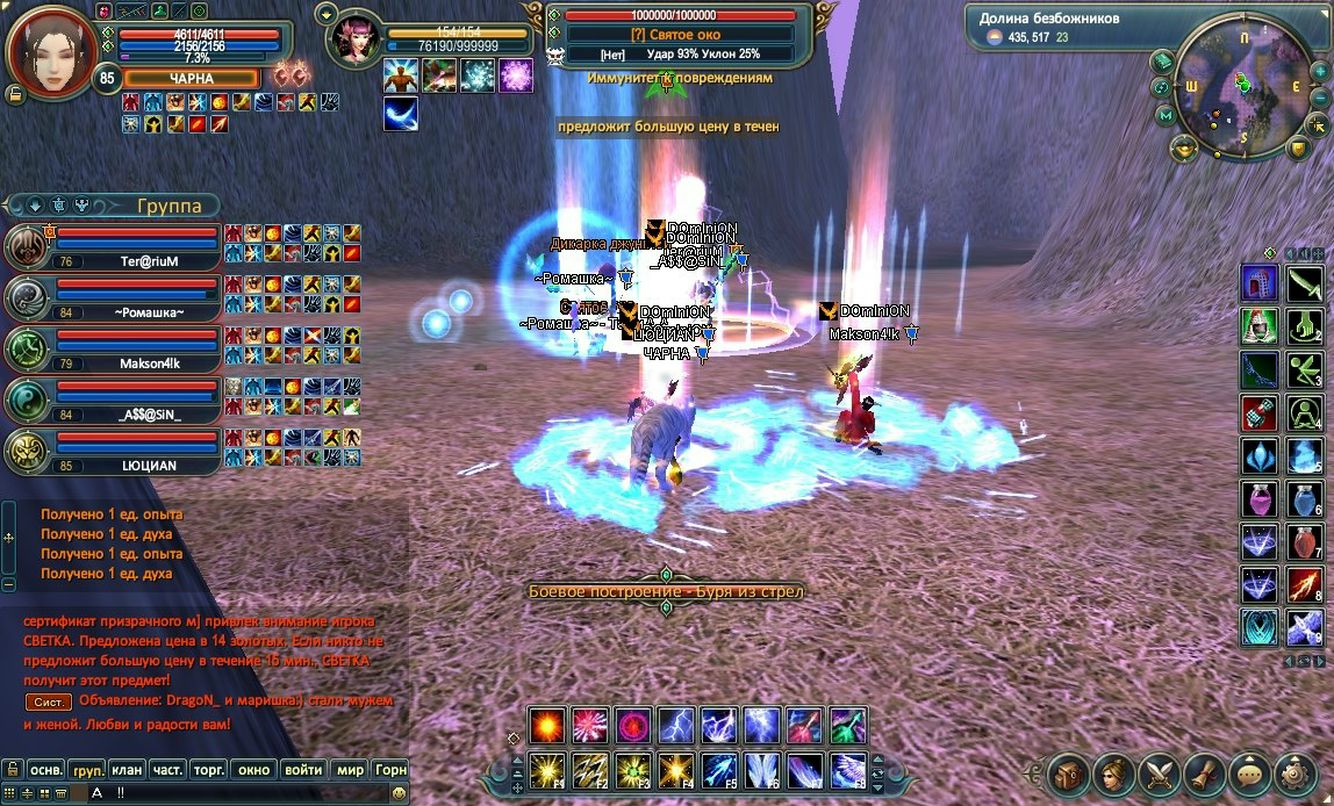Viewport: 1334px width, 806px height.
Task: Open the inventory backpack icon
Action: (1068, 774)
